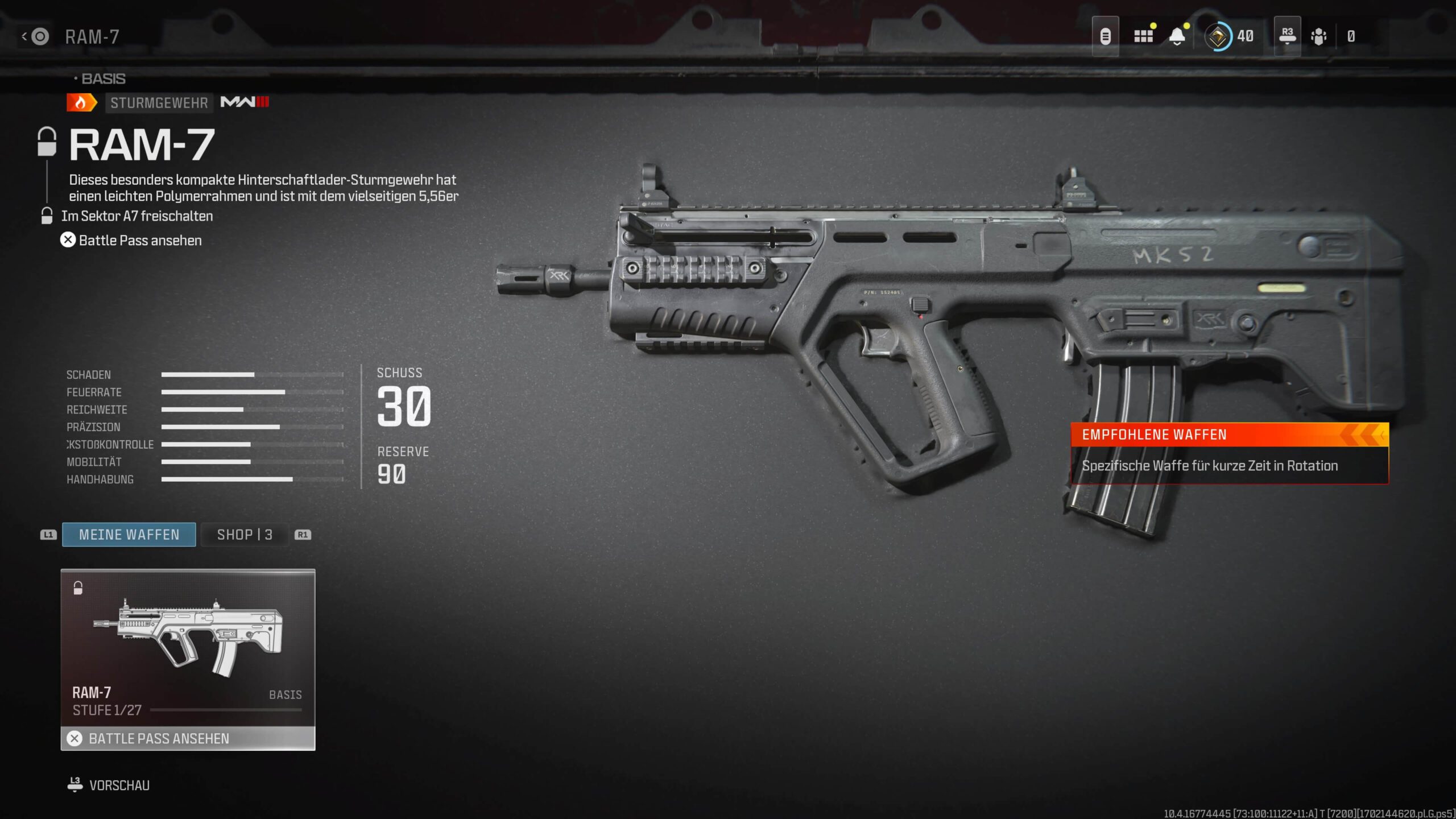Open the Shop tab
The width and height of the screenshot is (1456, 819).
pyautogui.click(x=245, y=535)
